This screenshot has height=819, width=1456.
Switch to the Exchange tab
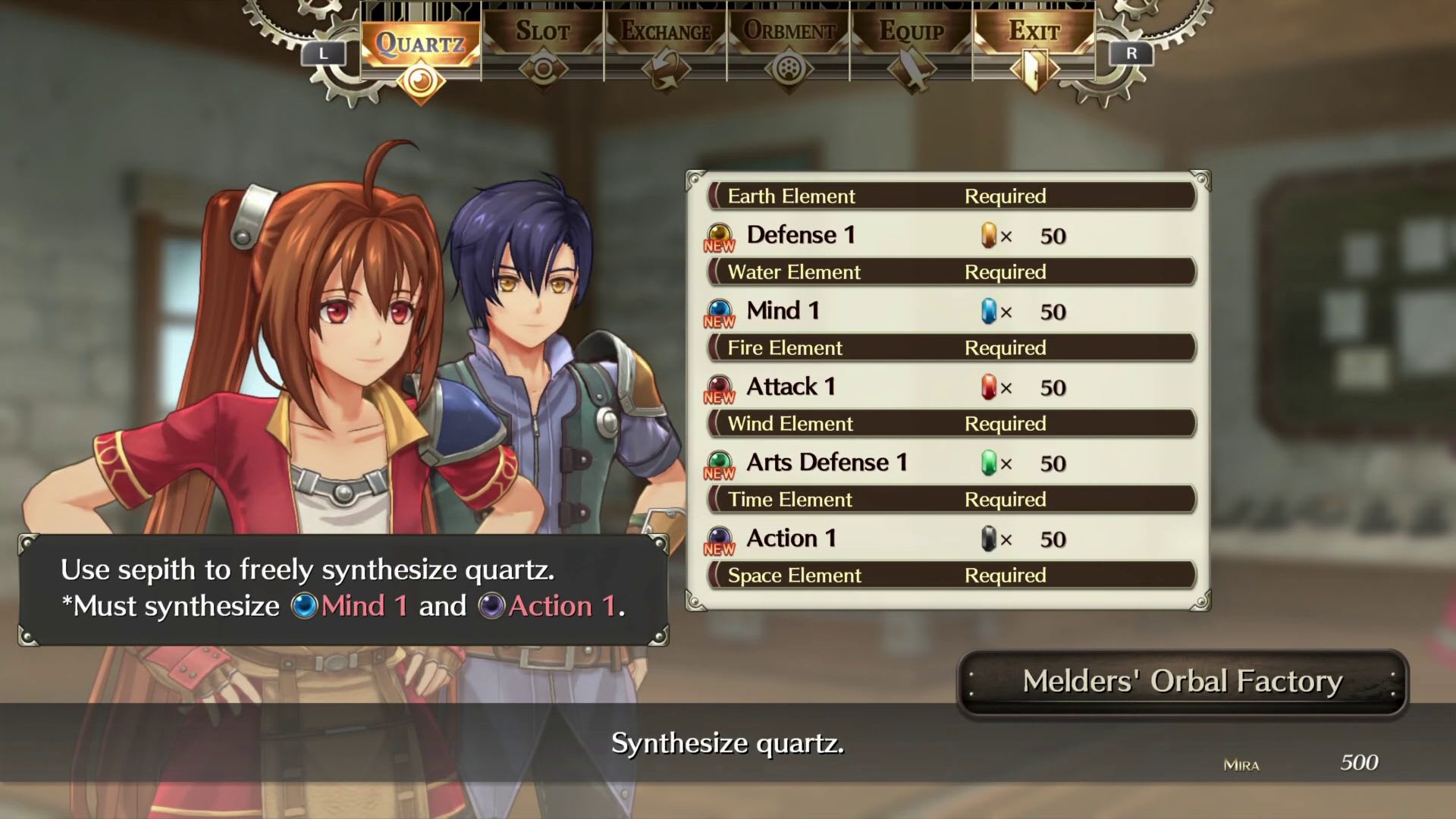click(665, 32)
